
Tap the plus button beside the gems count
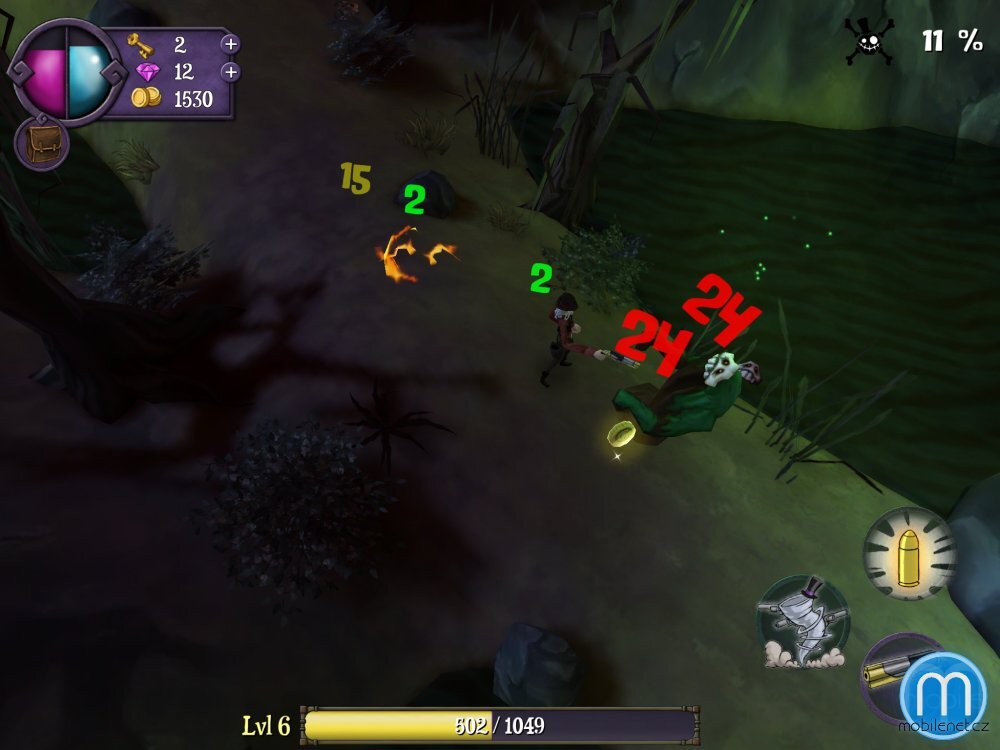click(230, 72)
